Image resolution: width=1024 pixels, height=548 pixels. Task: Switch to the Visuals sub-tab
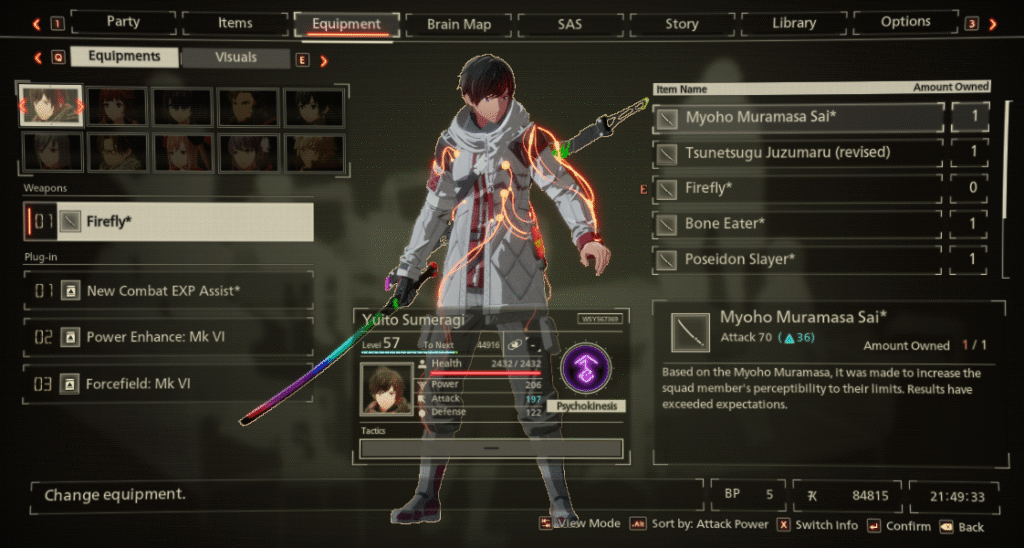(236, 58)
